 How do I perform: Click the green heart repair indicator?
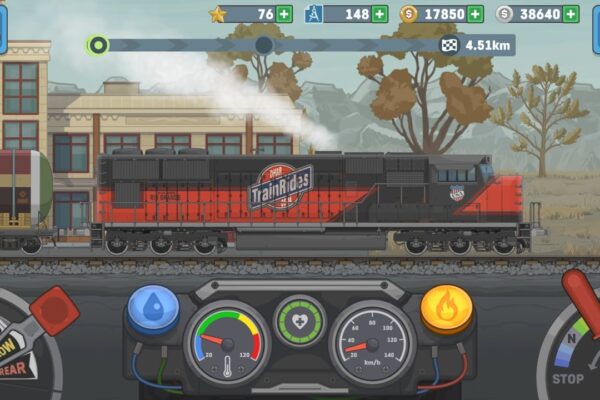coord(300,322)
